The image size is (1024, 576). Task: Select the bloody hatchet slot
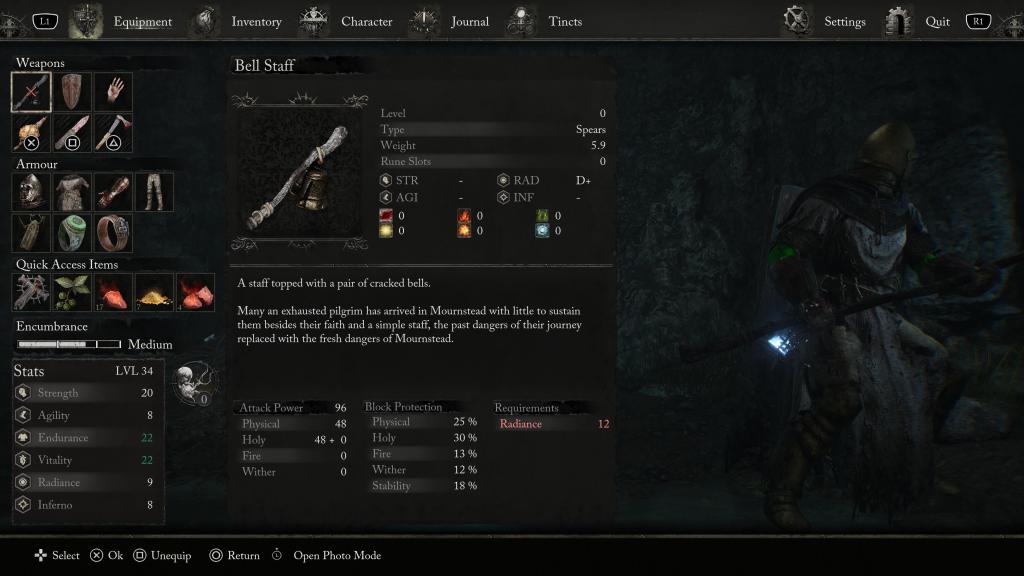[113, 133]
